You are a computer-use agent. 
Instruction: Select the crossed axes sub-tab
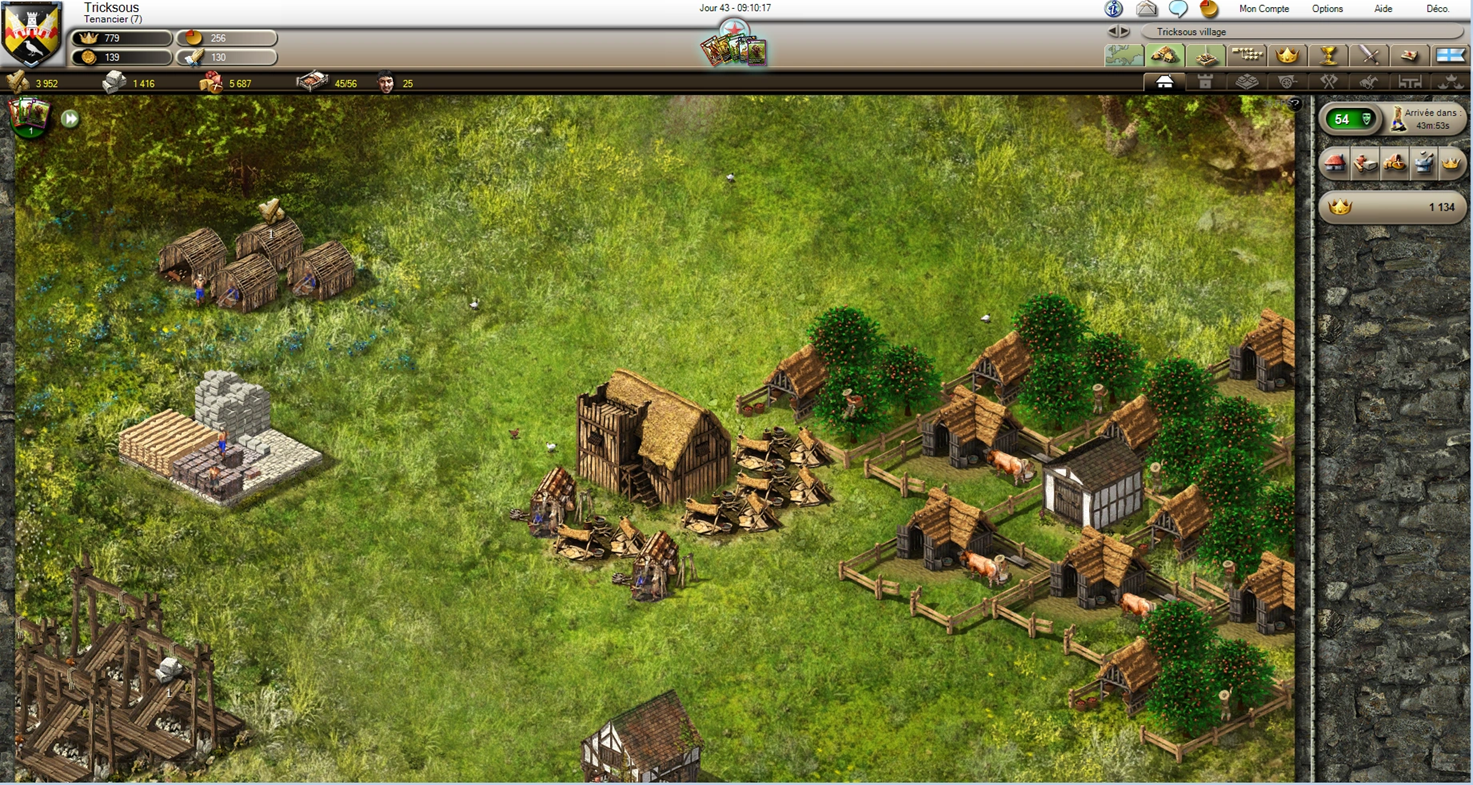point(1328,82)
